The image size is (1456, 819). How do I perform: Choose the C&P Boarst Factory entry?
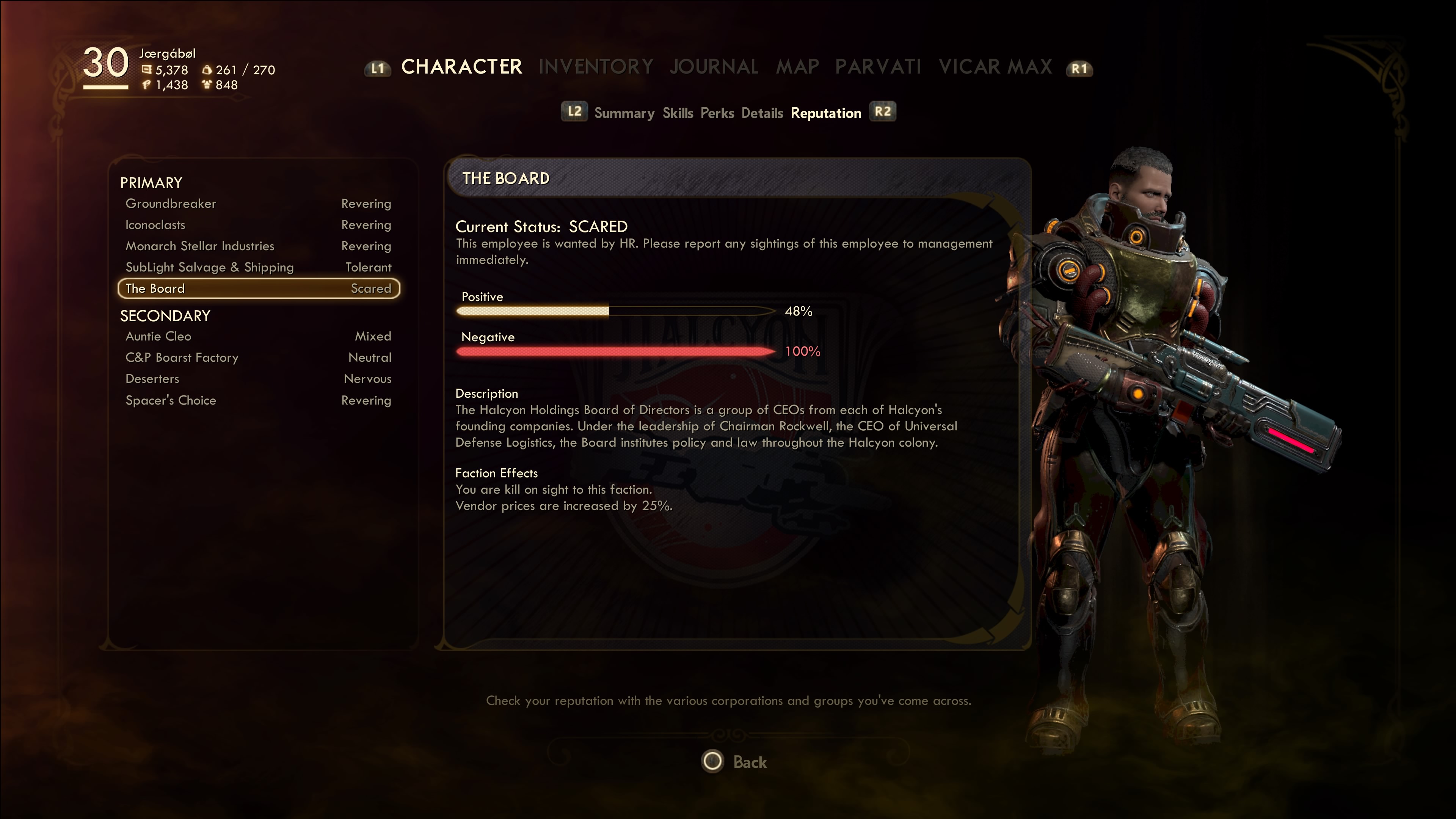pyautogui.click(x=258, y=358)
